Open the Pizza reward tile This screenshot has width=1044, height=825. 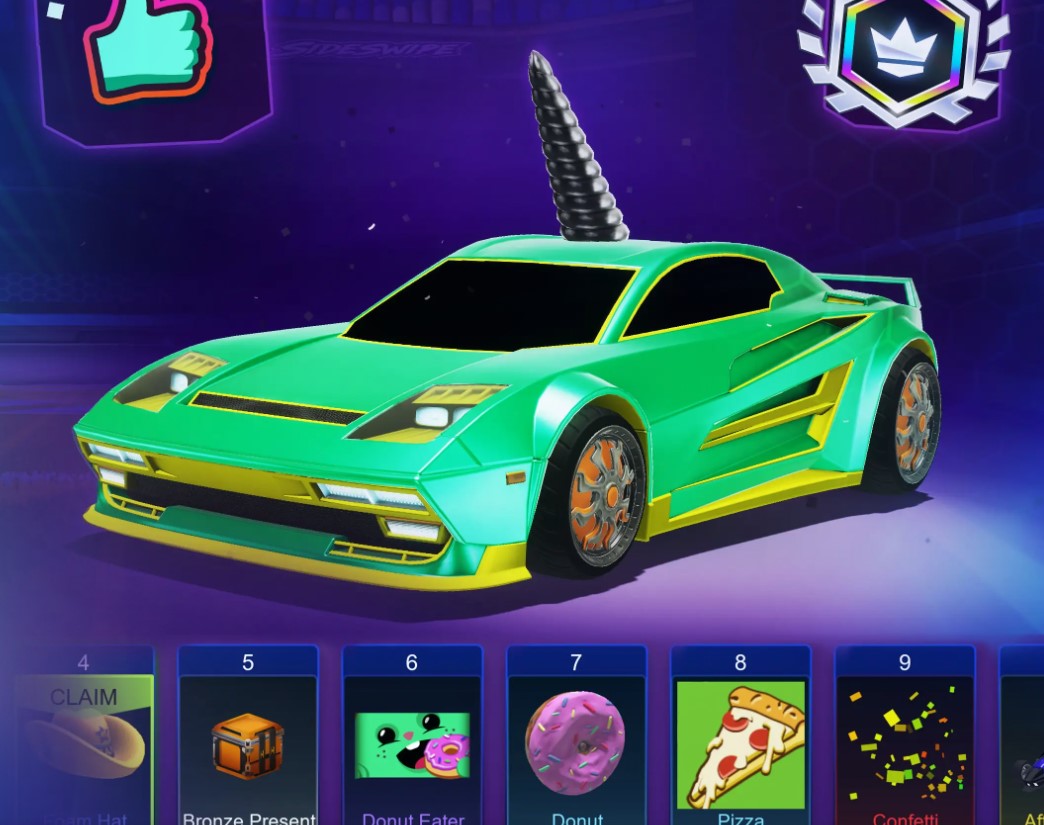click(740, 745)
